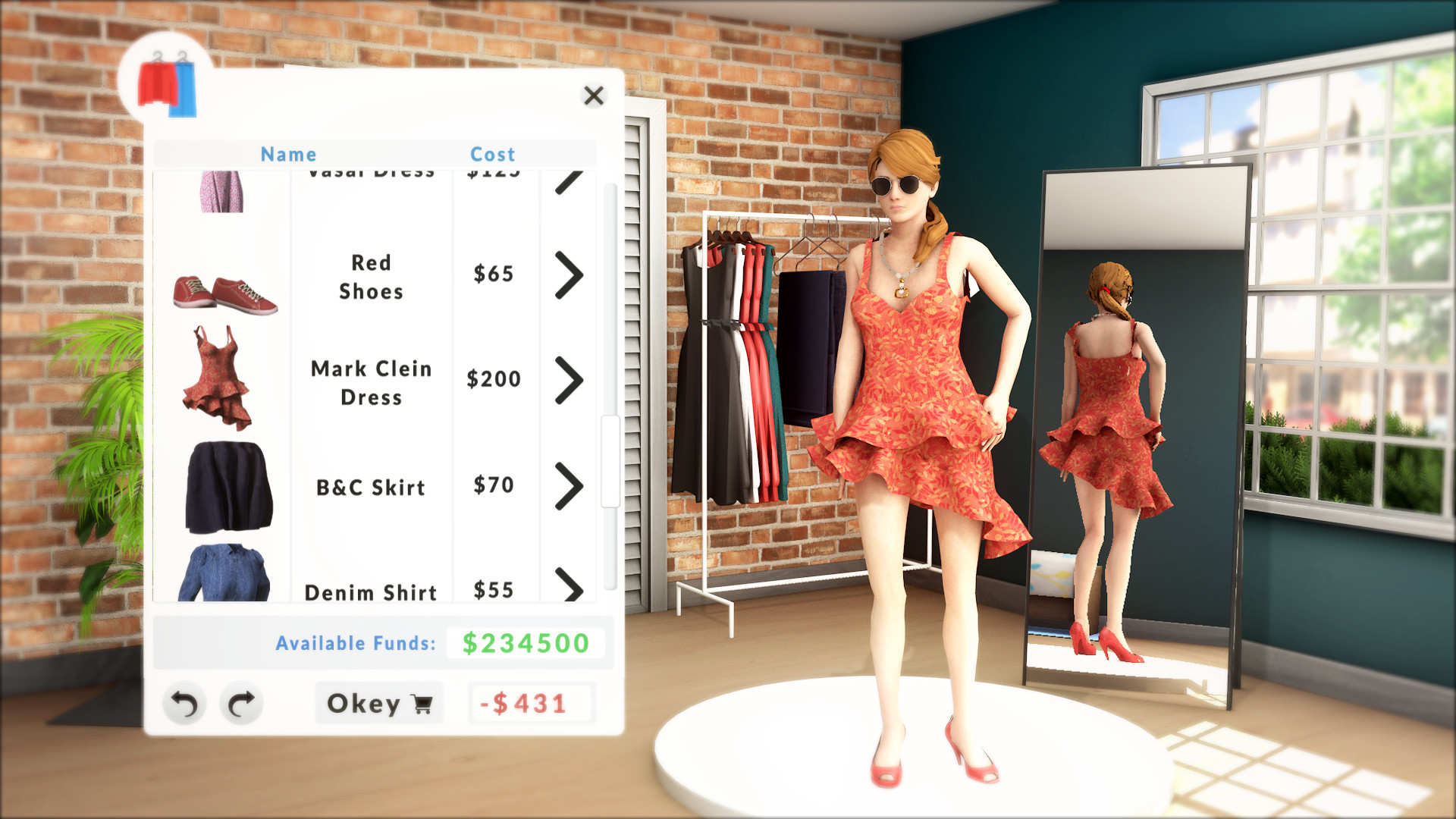Click the redo arrow icon
The width and height of the screenshot is (1456, 819).
coord(240,704)
